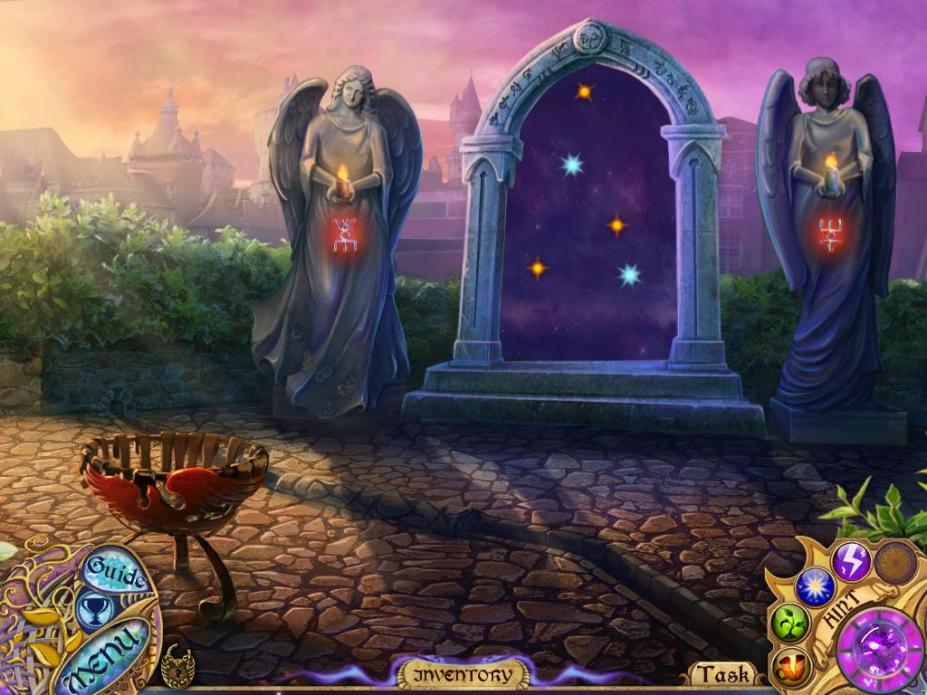The image size is (927, 695).
Task: Activate the purple lightning bolt power
Action: coord(852,562)
